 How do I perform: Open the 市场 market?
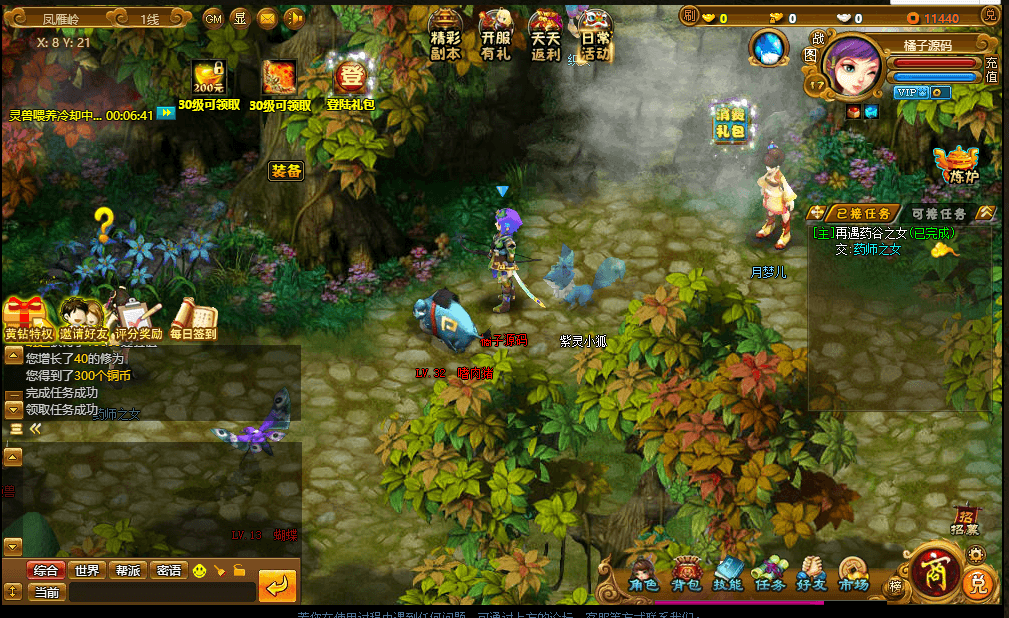click(852, 573)
